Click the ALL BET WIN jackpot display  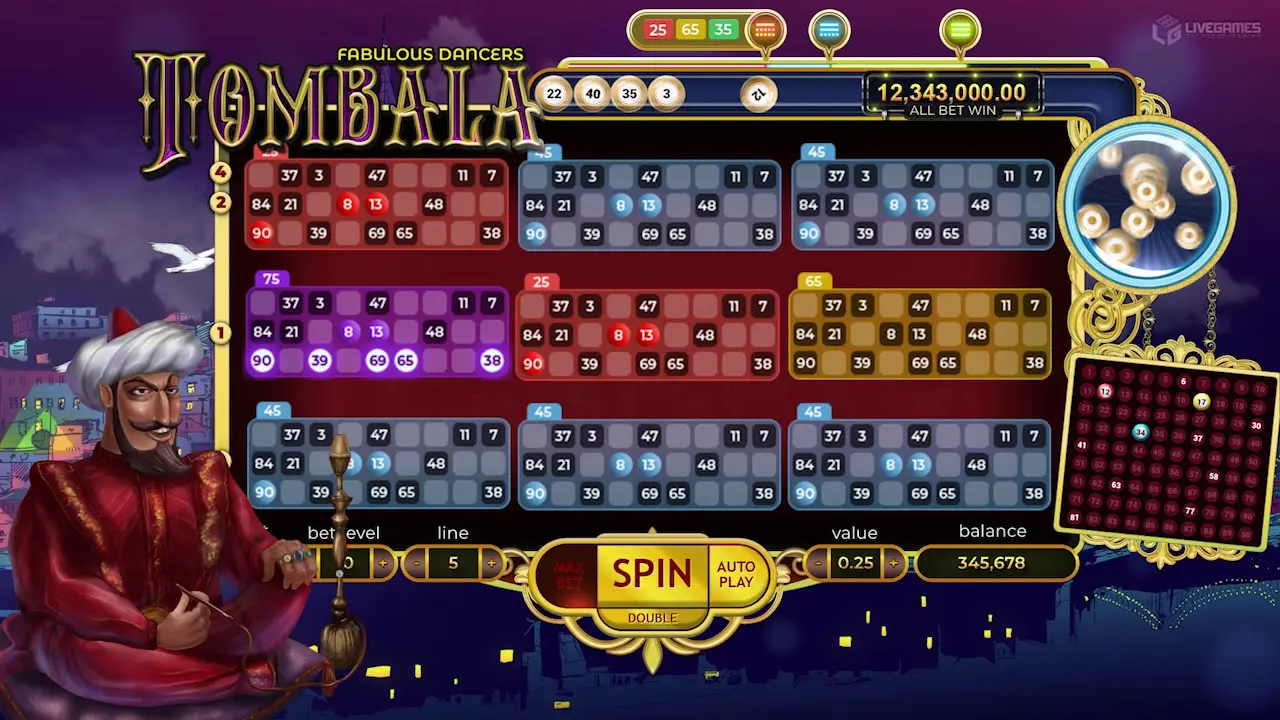click(948, 96)
